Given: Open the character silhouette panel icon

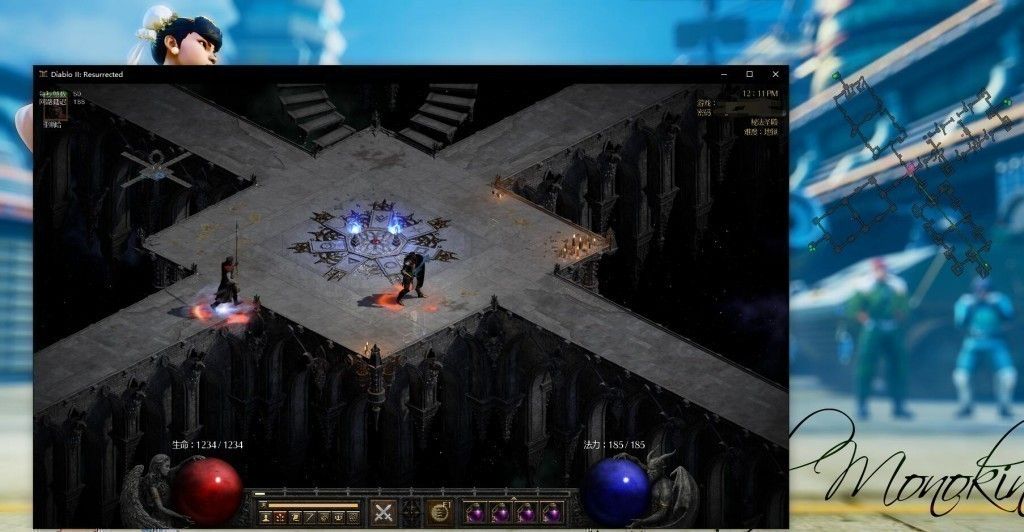Looking at the screenshot, I should (266, 517).
